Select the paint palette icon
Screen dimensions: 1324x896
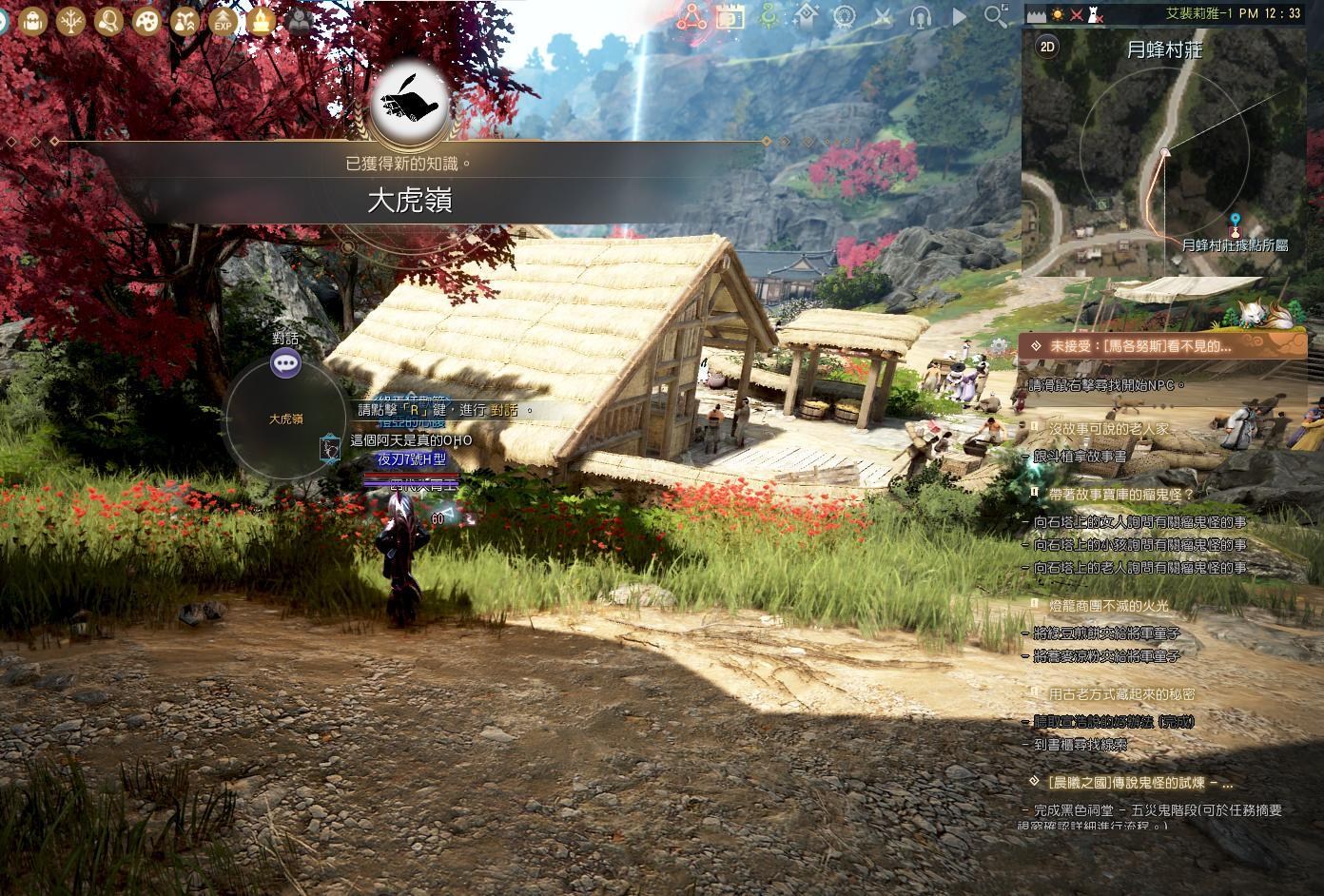[146, 20]
